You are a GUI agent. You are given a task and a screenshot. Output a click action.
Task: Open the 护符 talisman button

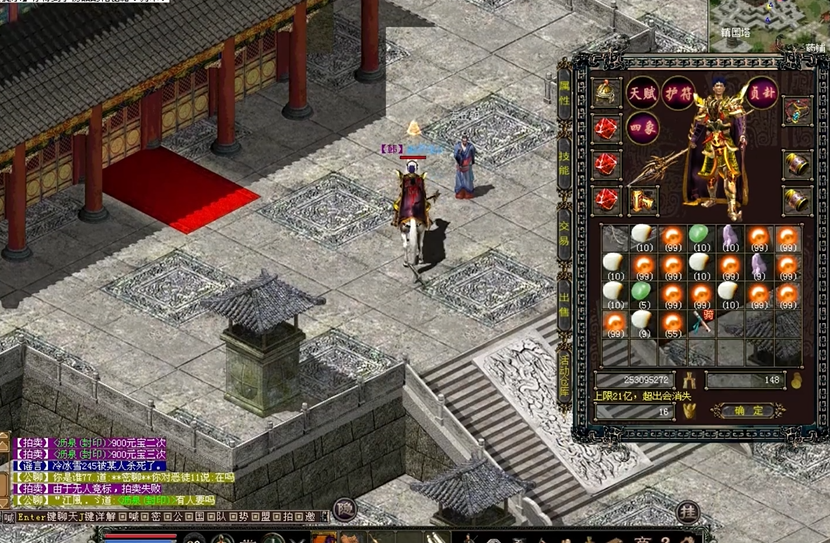pos(677,93)
